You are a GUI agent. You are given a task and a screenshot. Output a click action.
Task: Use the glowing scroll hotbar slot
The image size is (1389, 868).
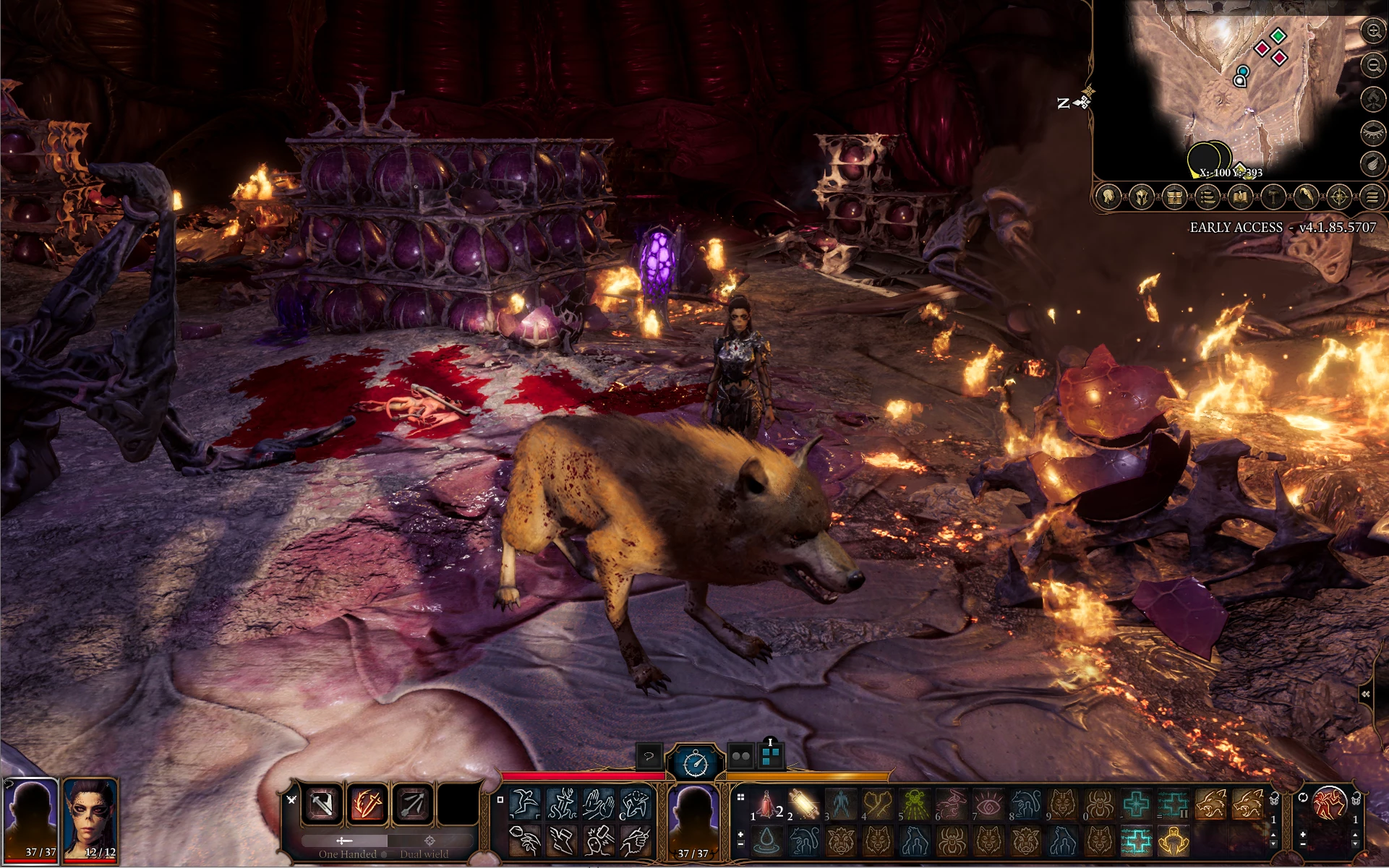pos(803,804)
